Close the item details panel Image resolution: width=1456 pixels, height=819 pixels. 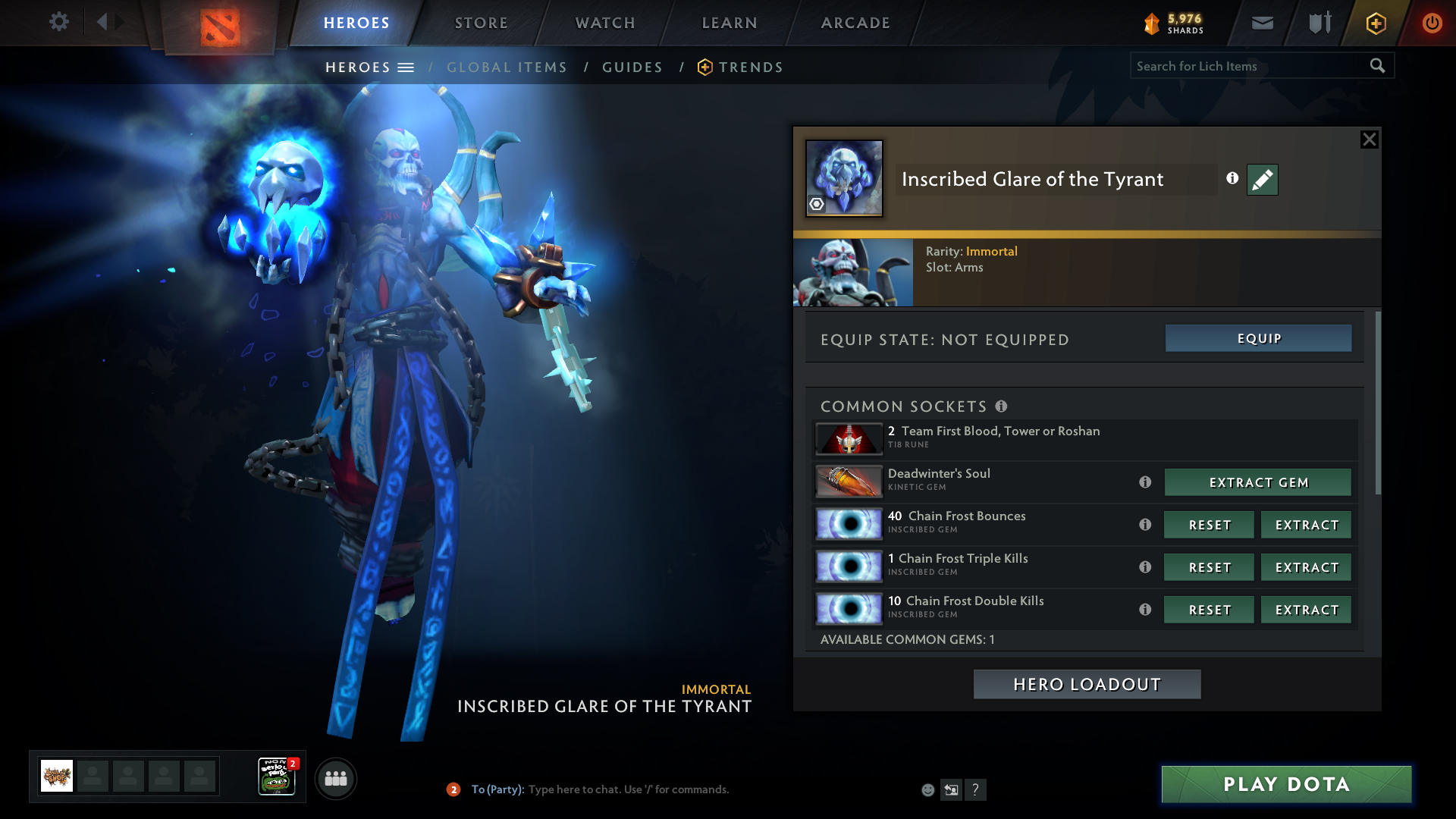(1369, 140)
